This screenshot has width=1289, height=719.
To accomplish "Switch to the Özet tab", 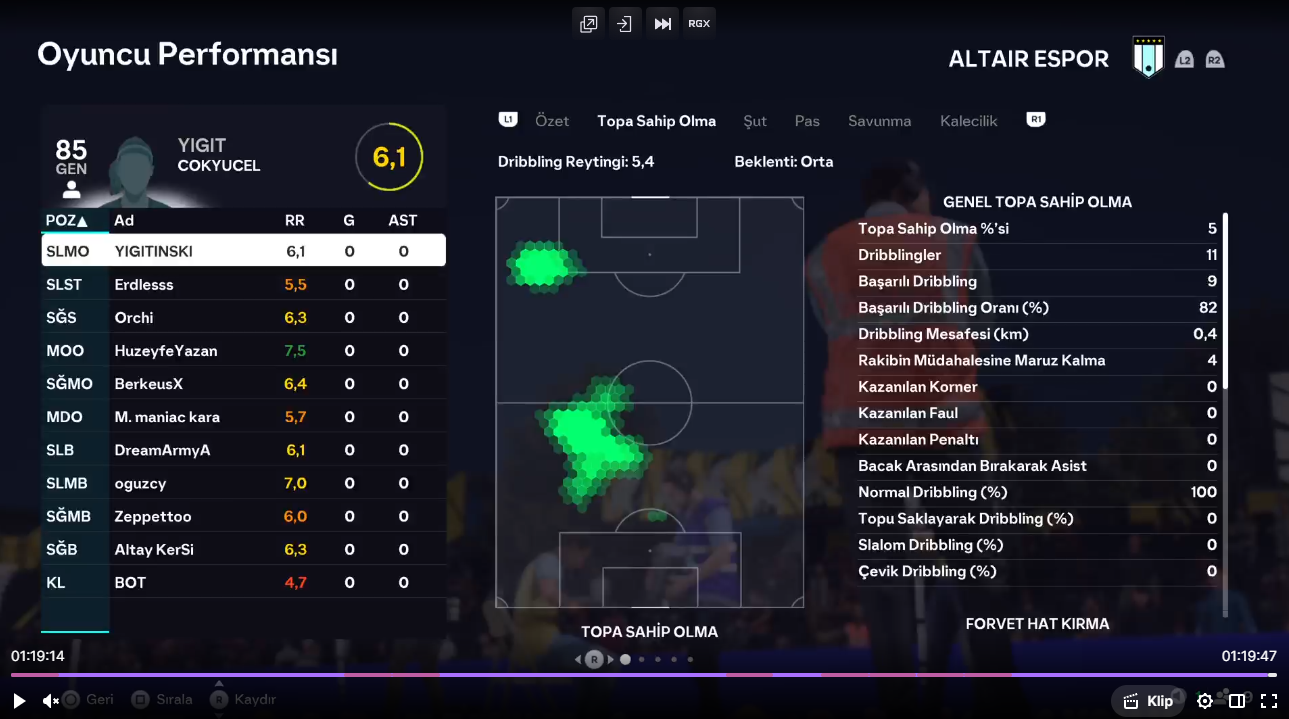I will [552, 121].
